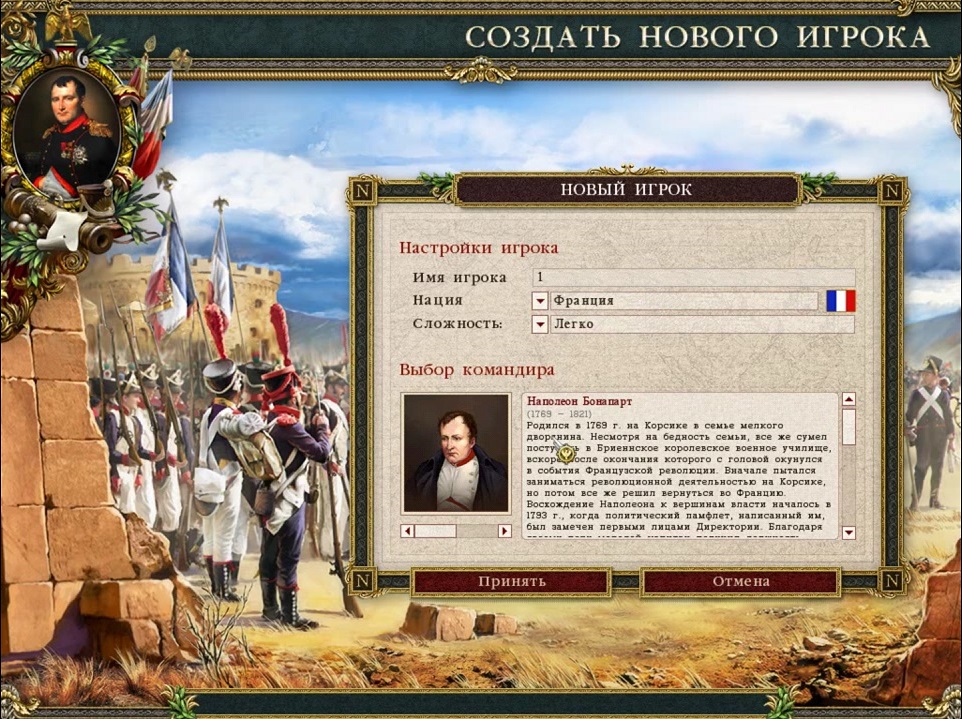The height and width of the screenshot is (719, 962).
Task: Select the Франция nation field
Action: coord(684,301)
